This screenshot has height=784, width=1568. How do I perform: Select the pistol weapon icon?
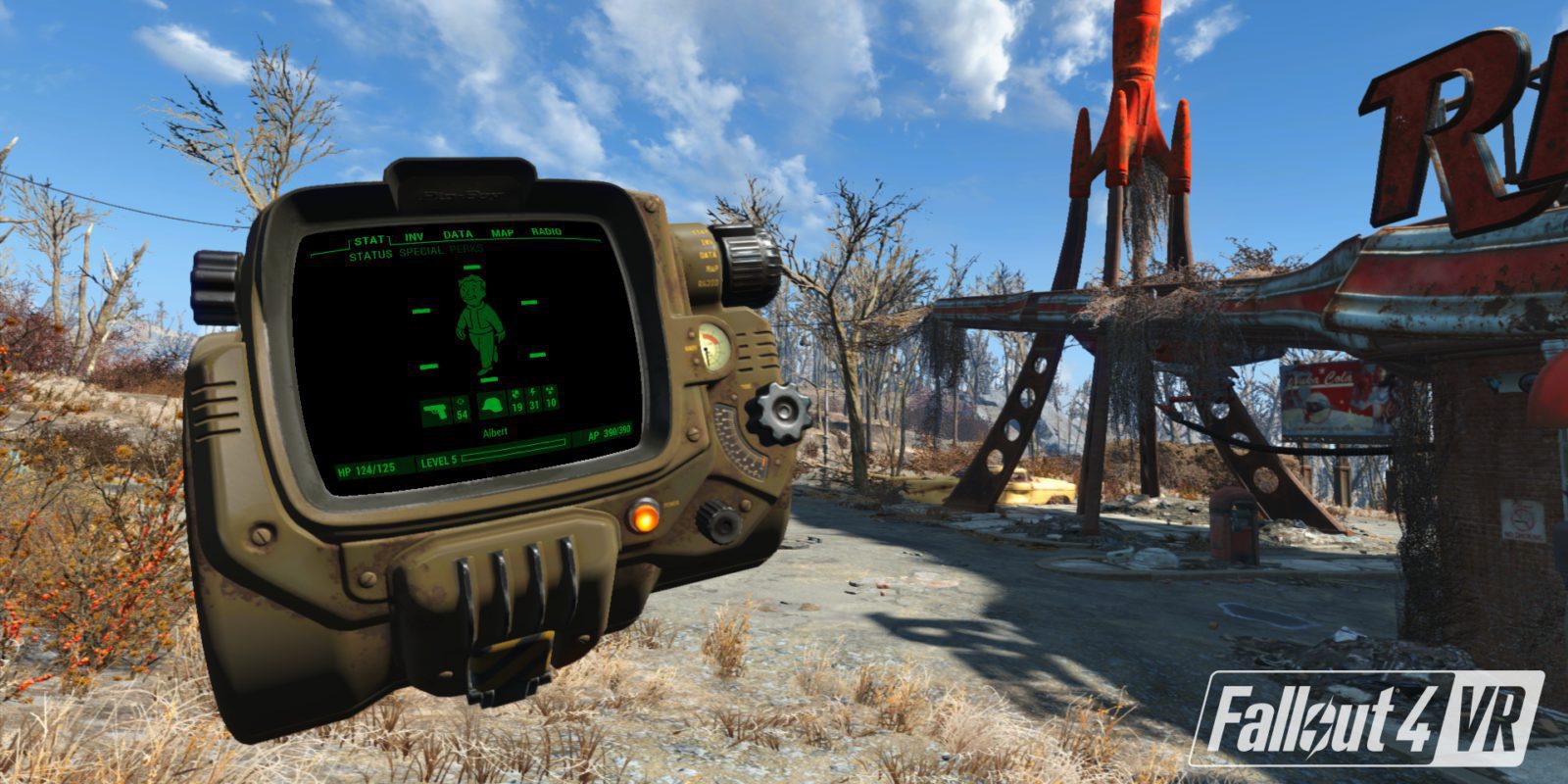(436, 411)
